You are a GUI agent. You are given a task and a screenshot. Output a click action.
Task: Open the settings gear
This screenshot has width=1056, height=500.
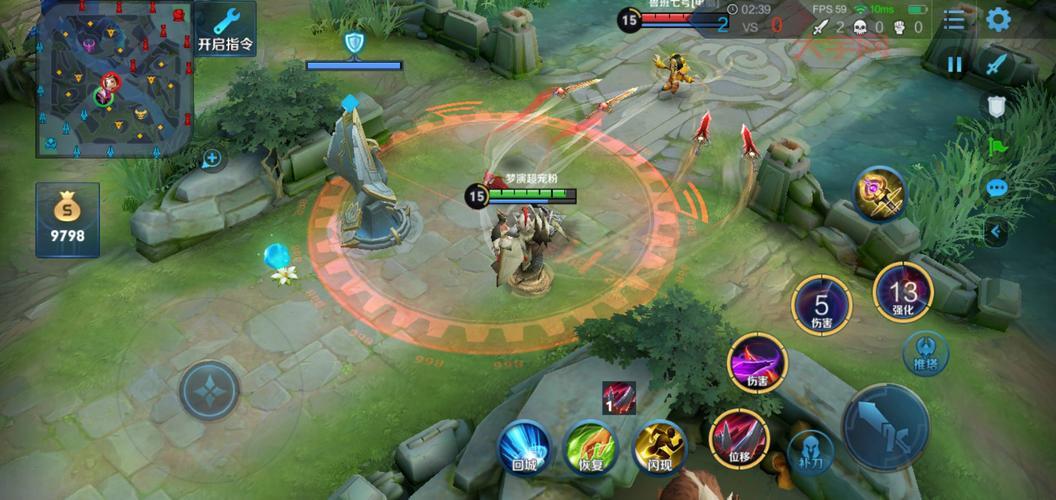coord(998,20)
